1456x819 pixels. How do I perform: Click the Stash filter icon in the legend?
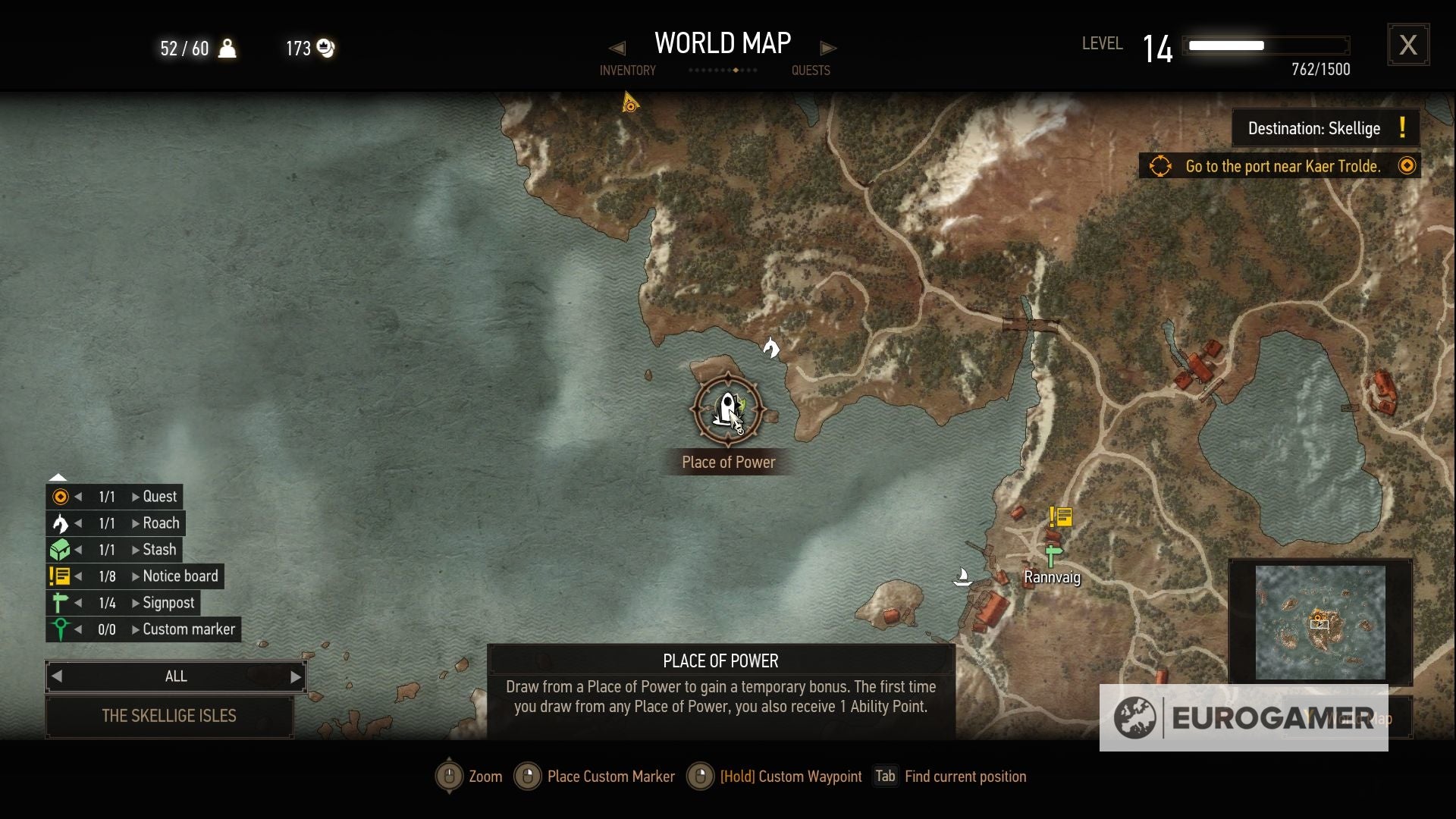tap(59, 549)
